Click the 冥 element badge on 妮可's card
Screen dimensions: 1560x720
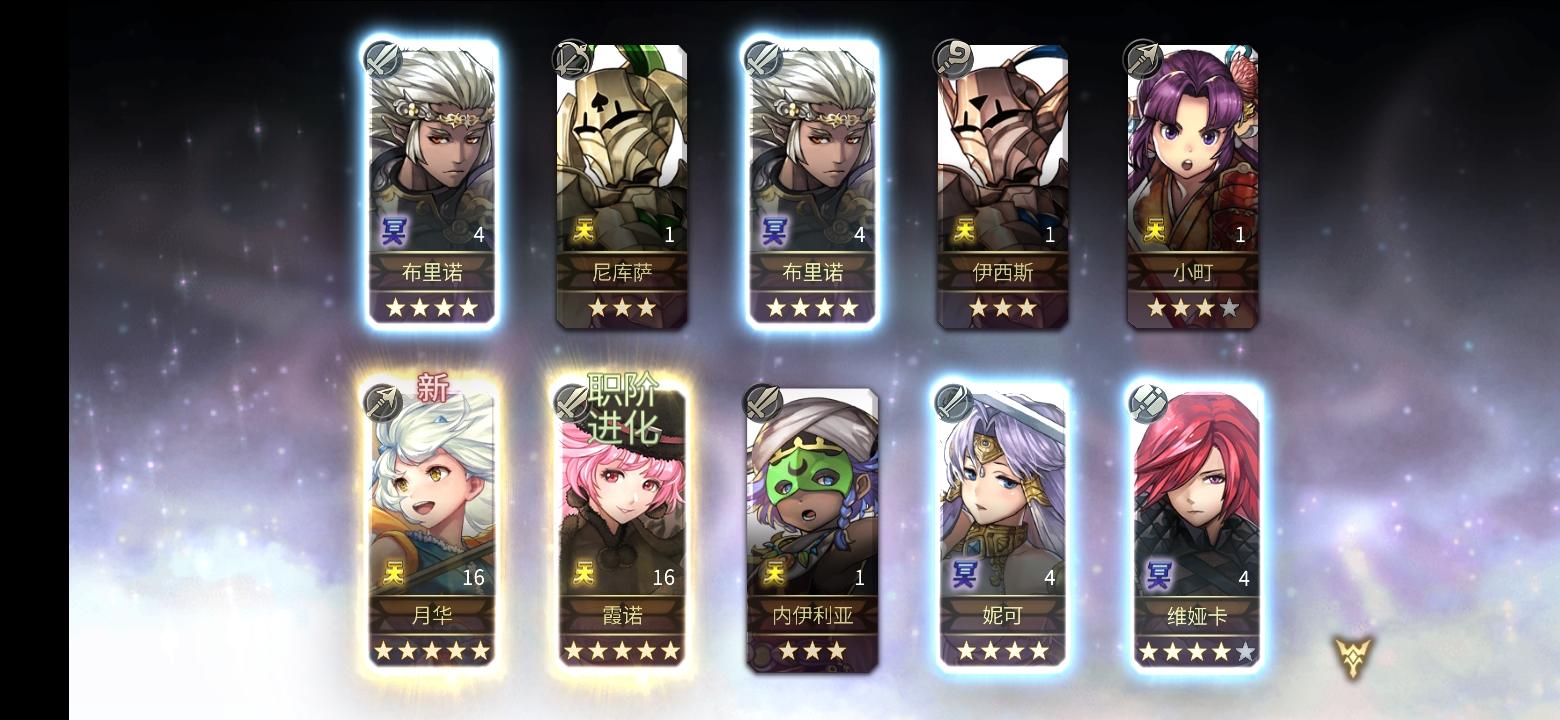(x=964, y=577)
